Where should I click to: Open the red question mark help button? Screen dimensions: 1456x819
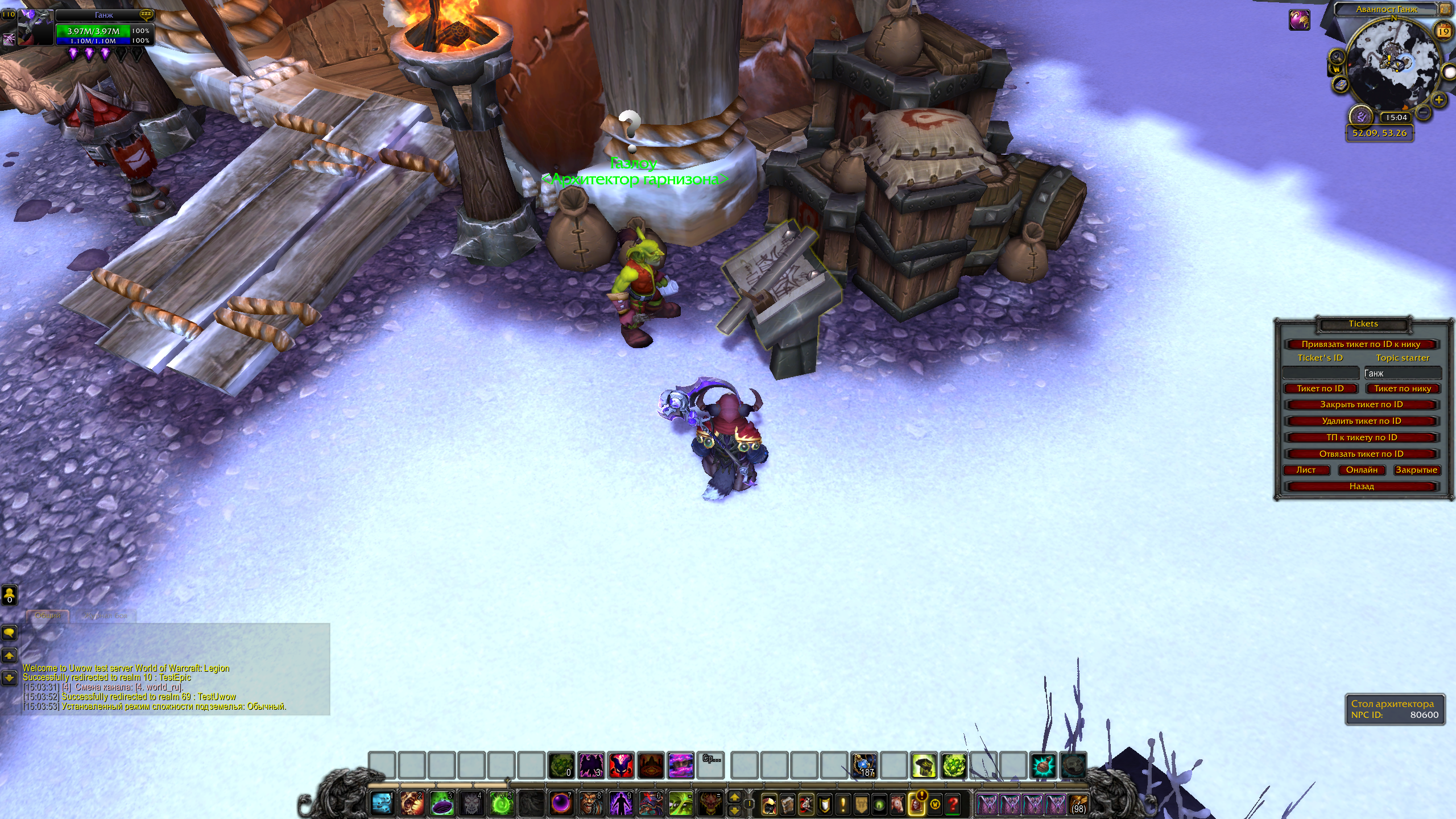click(x=954, y=804)
